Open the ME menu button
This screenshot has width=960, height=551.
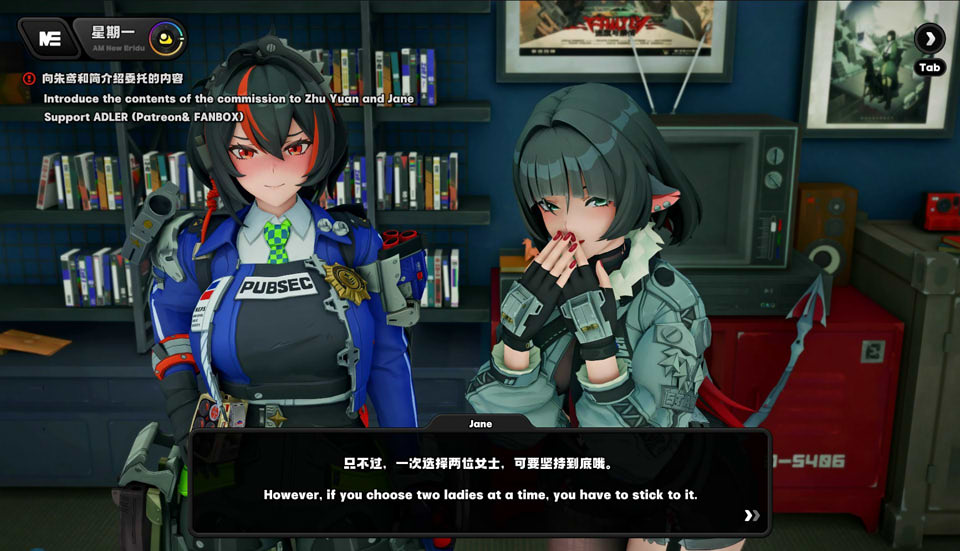[x=49, y=39]
